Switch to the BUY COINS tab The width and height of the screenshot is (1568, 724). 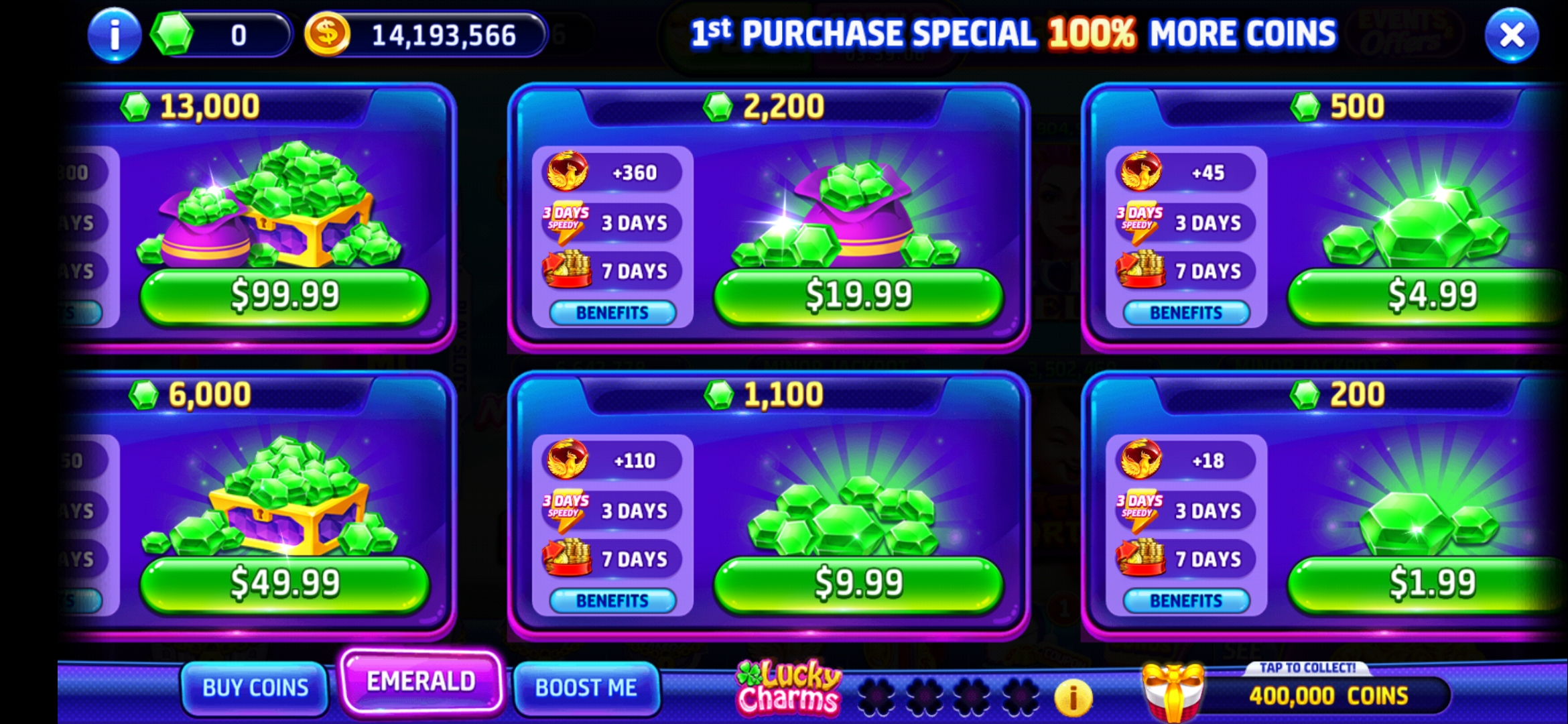click(x=253, y=687)
